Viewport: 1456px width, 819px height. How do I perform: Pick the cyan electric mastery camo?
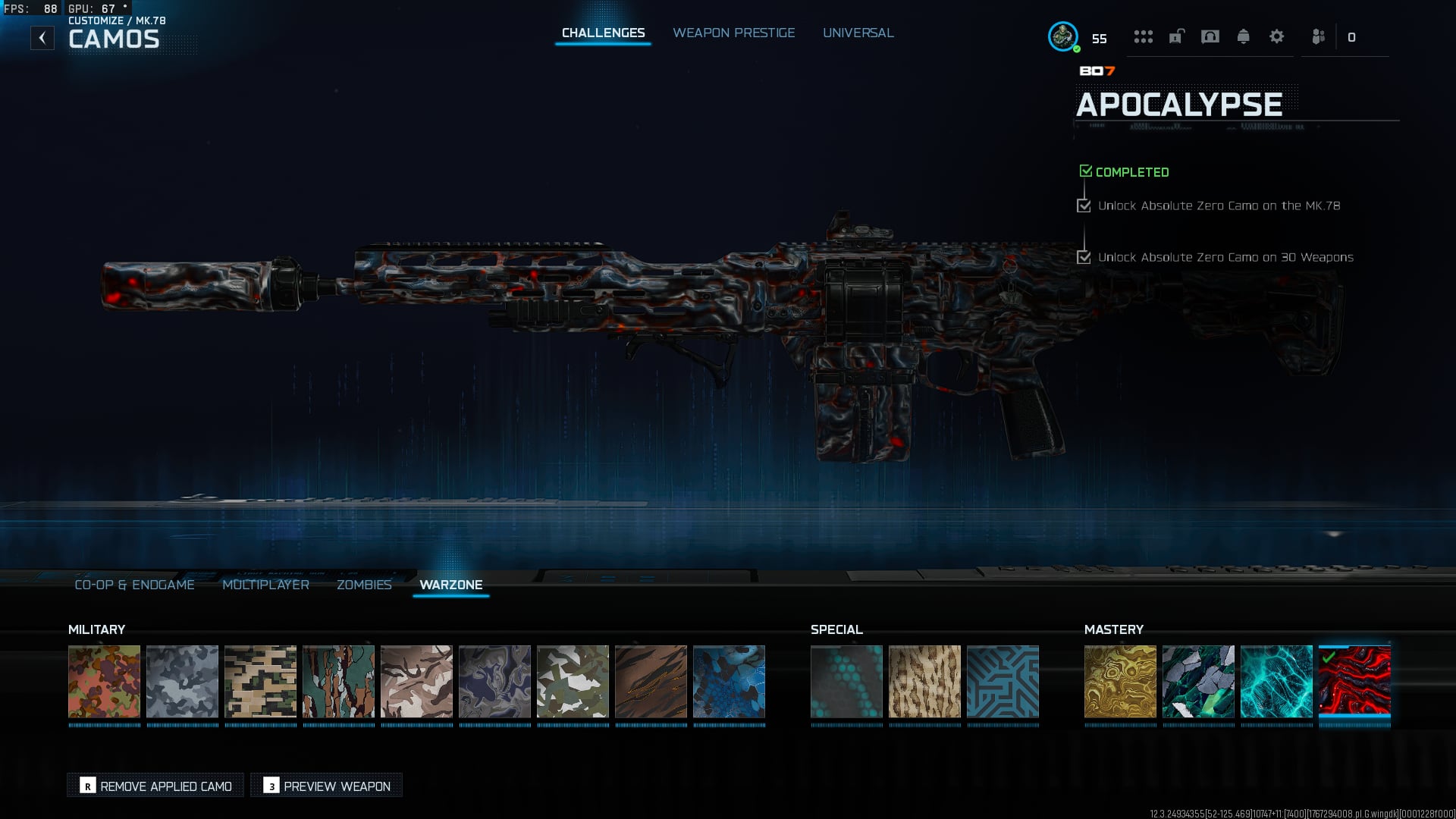click(x=1276, y=681)
